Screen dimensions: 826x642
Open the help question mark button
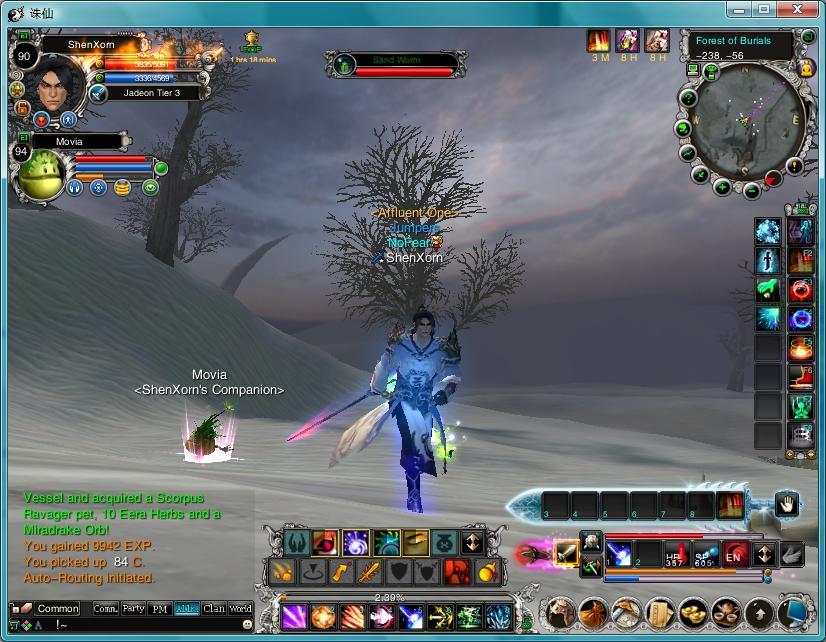[x=687, y=98]
